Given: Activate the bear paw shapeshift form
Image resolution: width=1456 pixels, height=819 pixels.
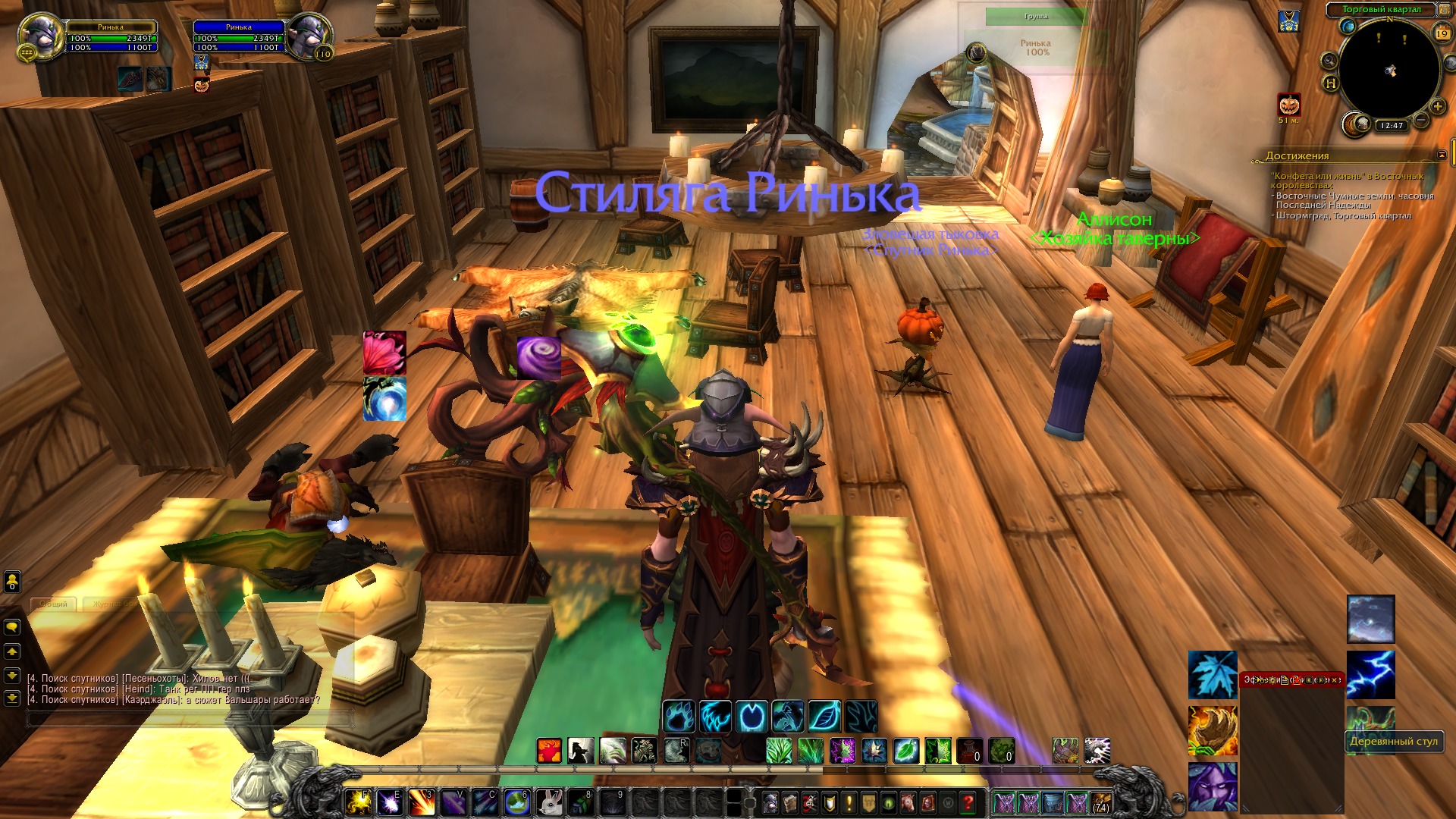Looking at the screenshot, I should coord(679,716).
